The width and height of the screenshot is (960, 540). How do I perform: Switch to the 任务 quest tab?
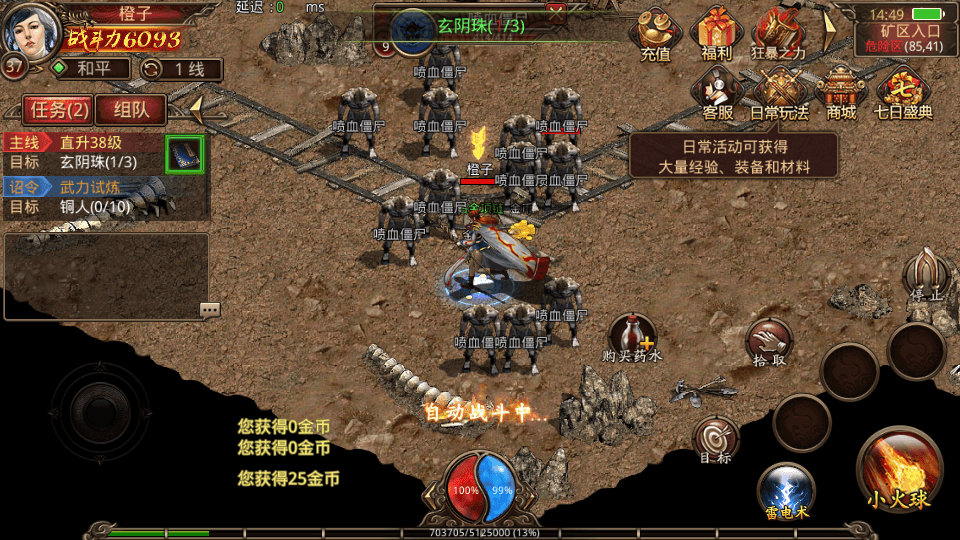[x=59, y=109]
